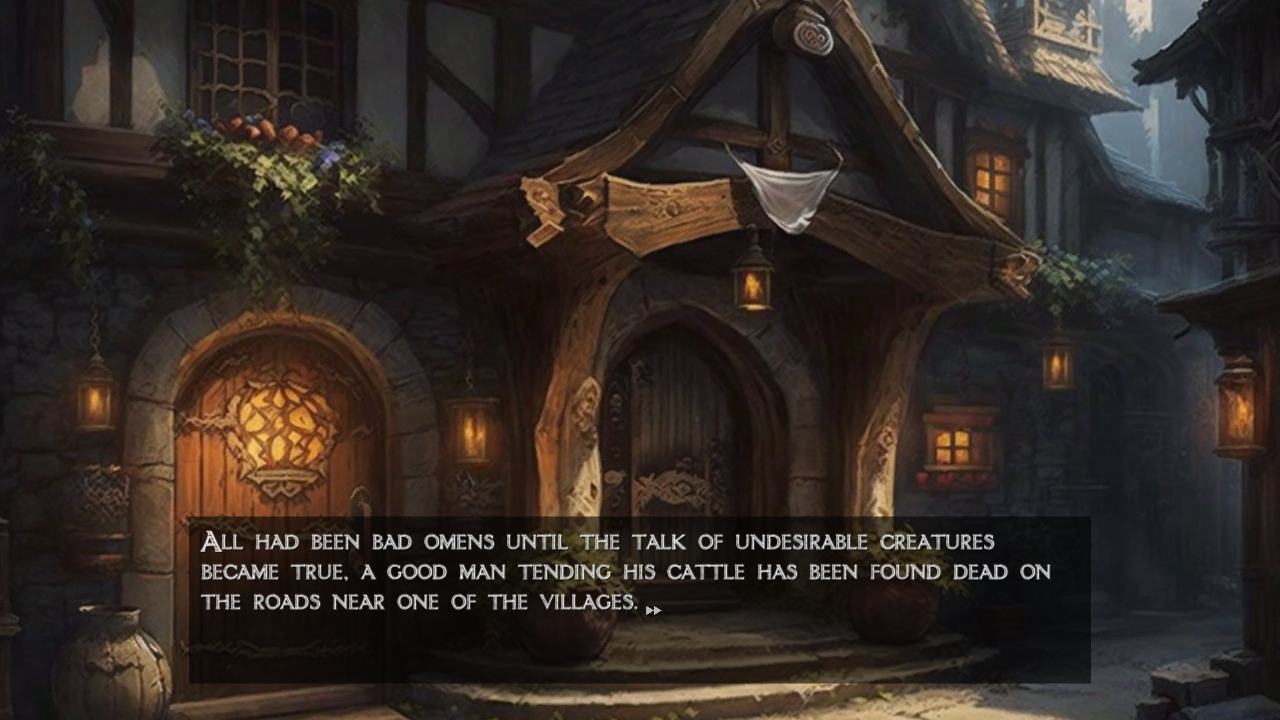Click the hanging lantern above the entrance
The image size is (1280, 720).
click(752, 283)
